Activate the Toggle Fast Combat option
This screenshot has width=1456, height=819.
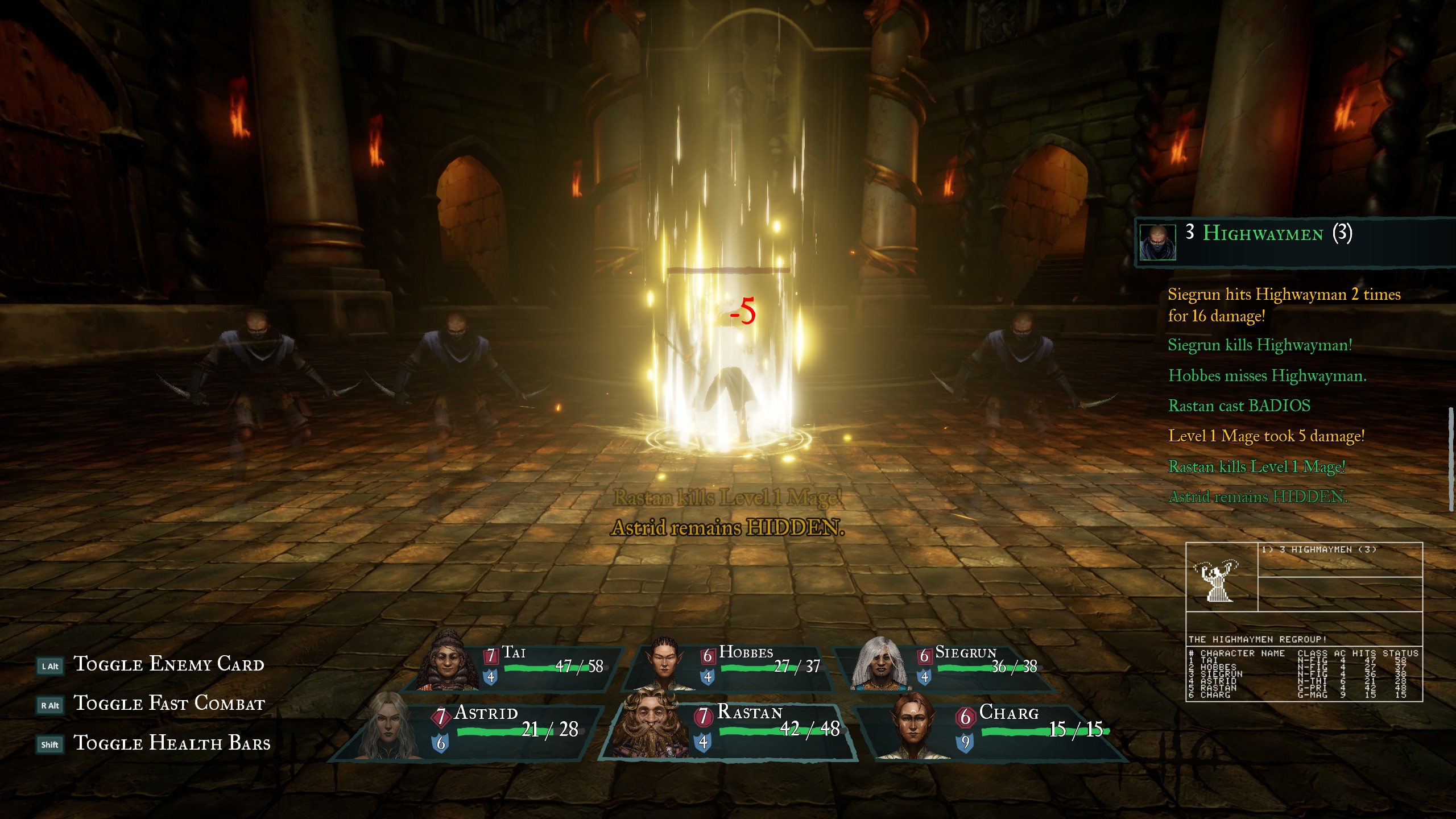(169, 704)
